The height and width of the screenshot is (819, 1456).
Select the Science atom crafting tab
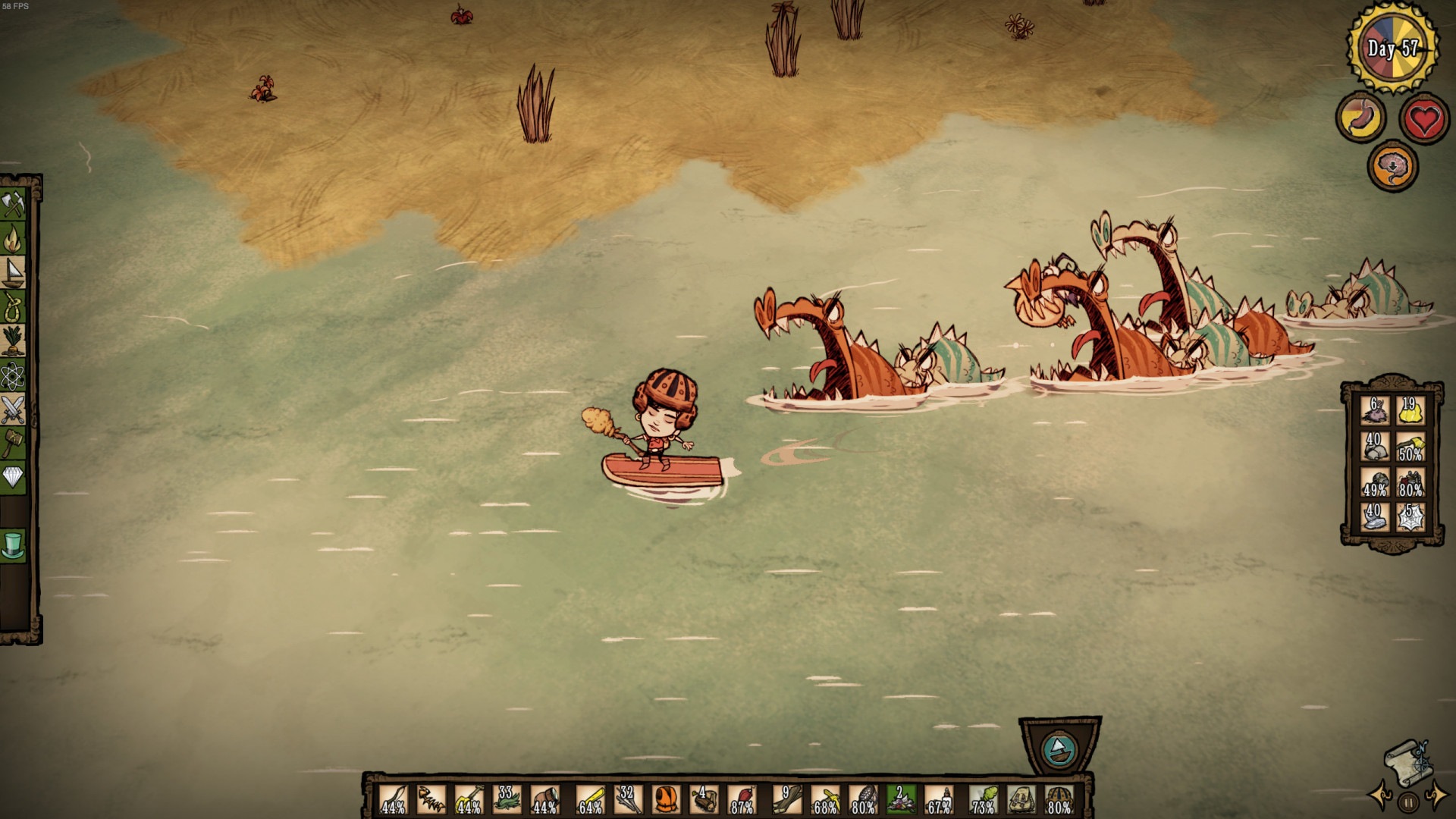click(x=14, y=375)
